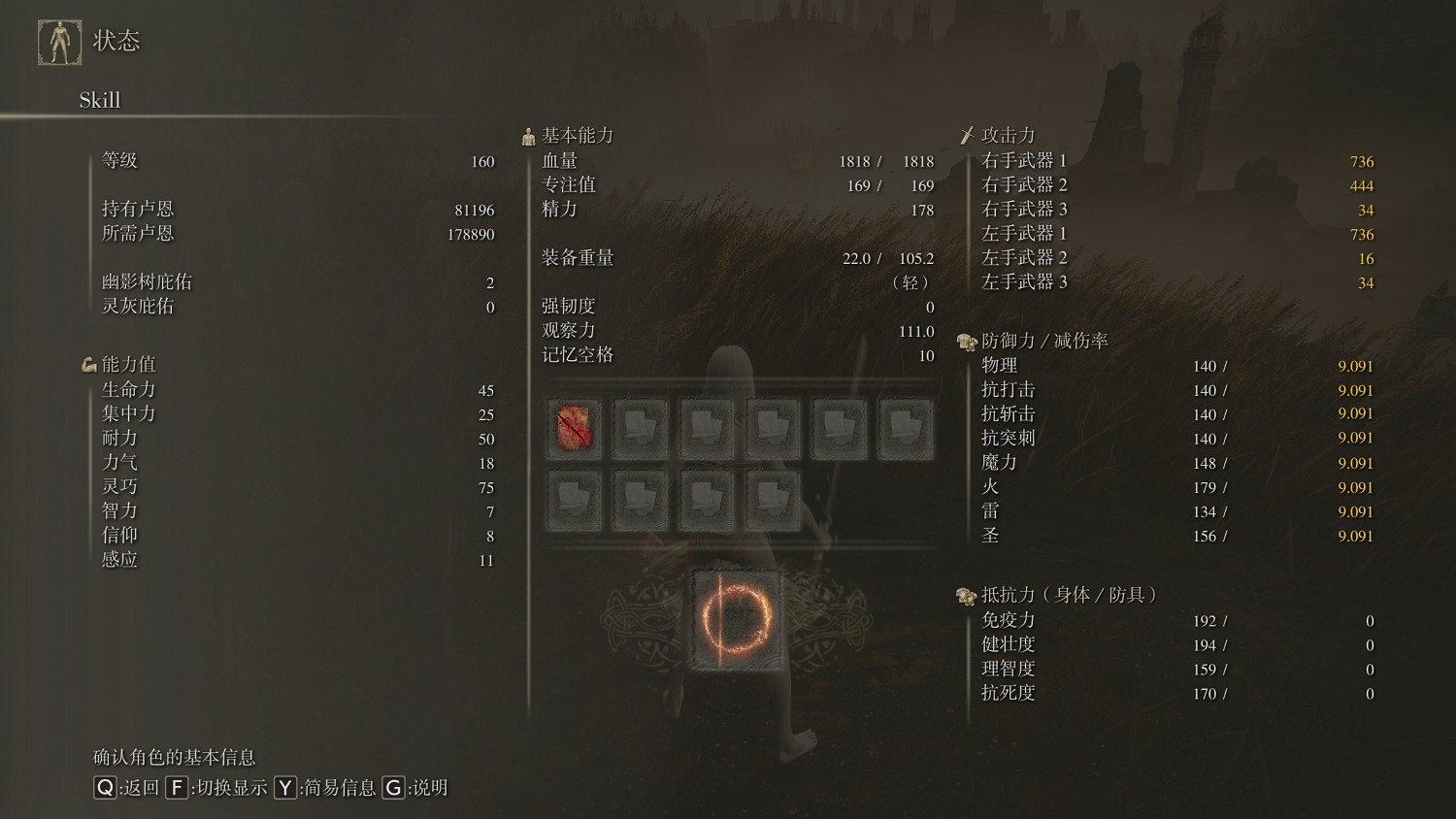The width and height of the screenshot is (1456, 819).
Task: Click the 状态 character icon top left
Action: click(60, 41)
